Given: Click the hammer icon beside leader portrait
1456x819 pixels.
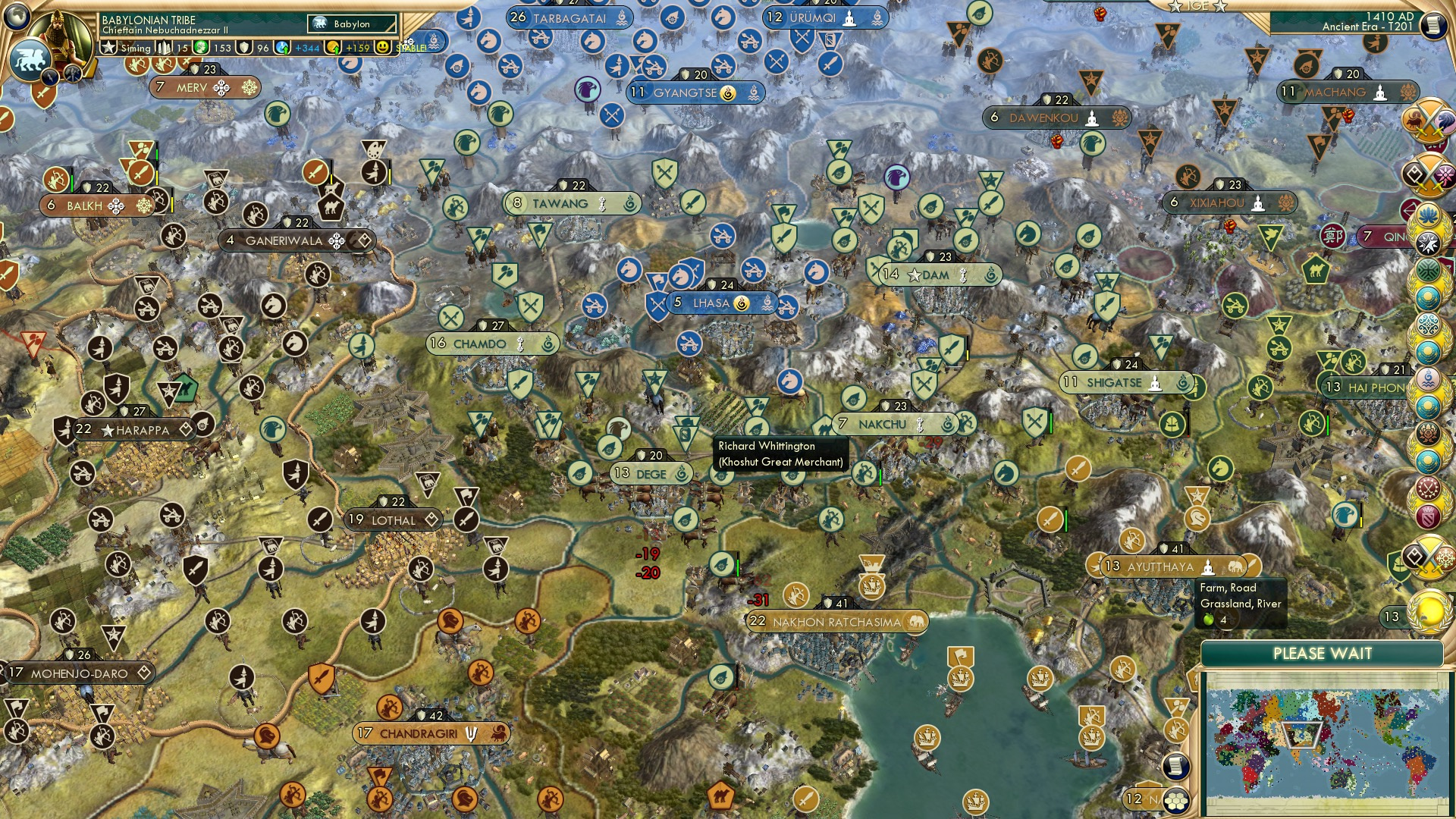Looking at the screenshot, I should pyautogui.click(x=73, y=74).
